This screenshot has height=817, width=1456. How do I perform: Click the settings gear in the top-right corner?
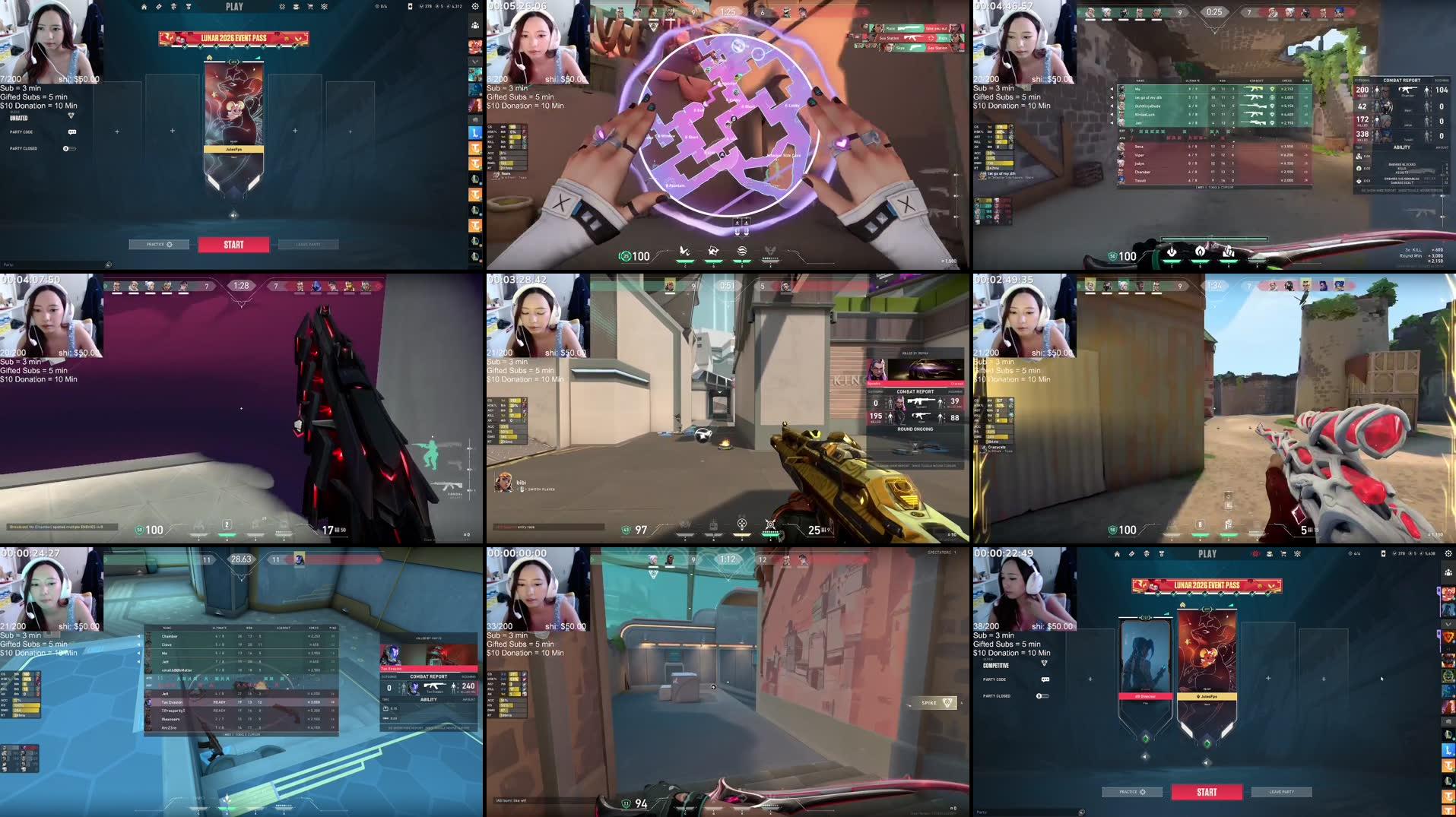pos(474,8)
